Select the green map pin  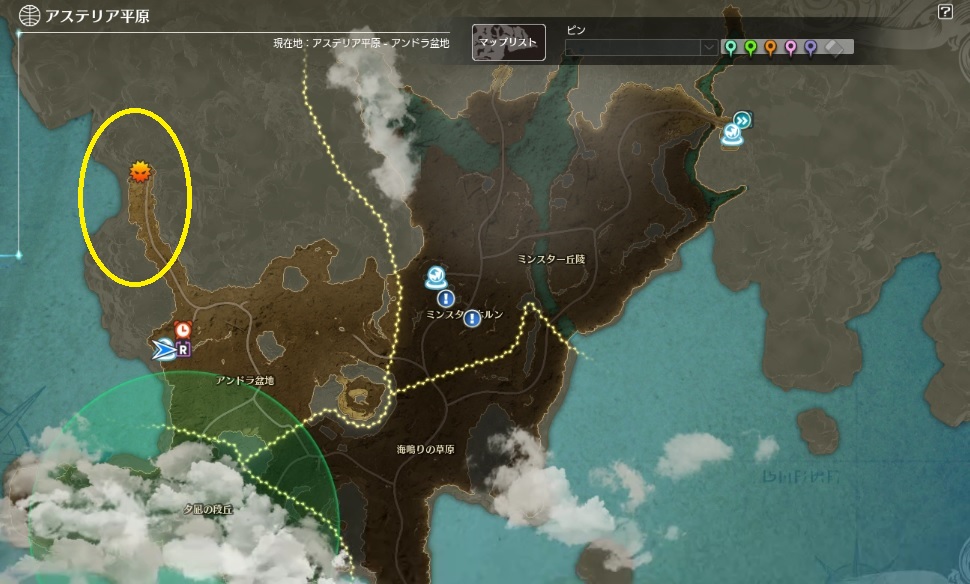[750, 47]
